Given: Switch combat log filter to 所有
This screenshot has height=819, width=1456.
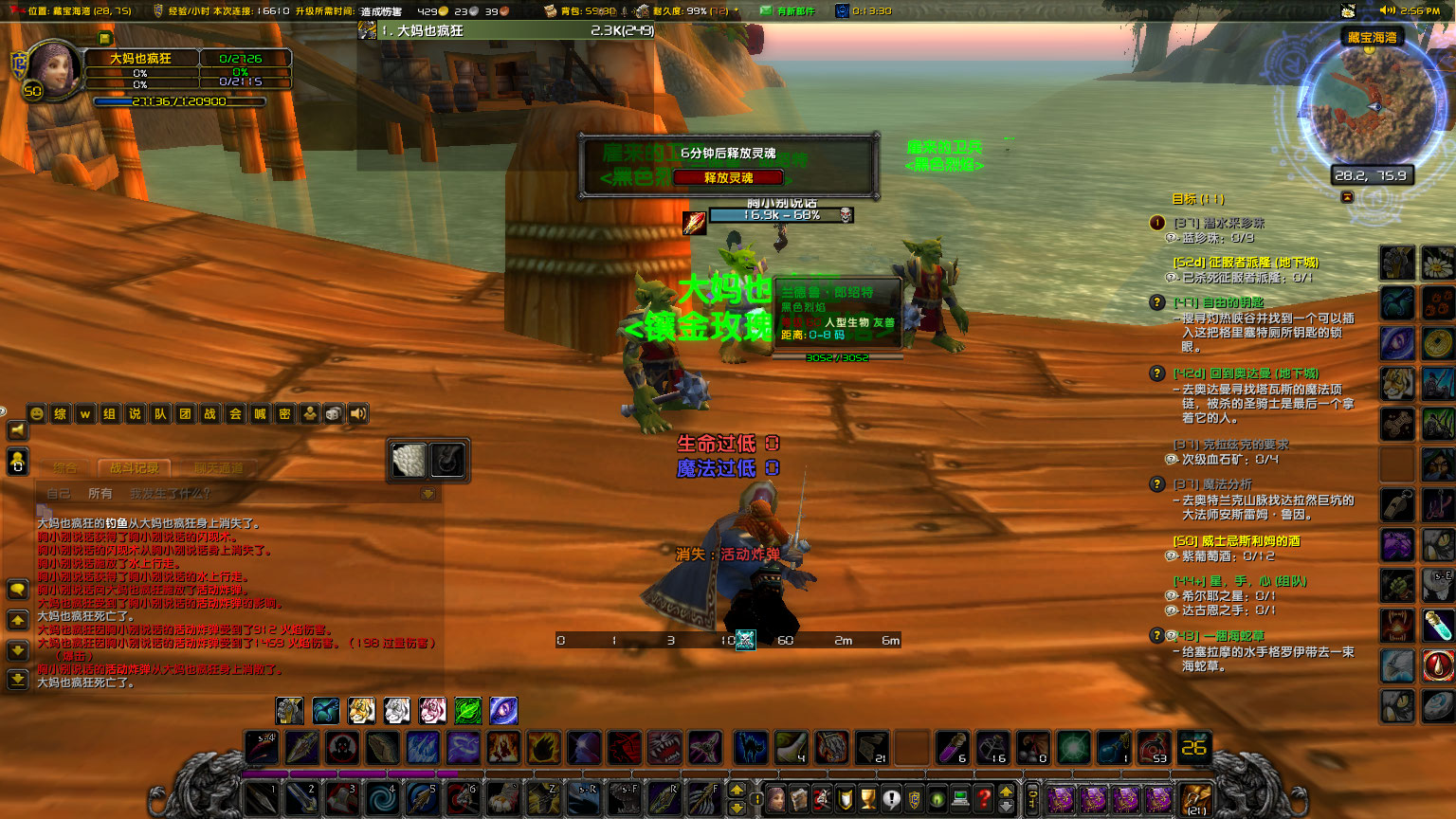Looking at the screenshot, I should click(x=100, y=493).
